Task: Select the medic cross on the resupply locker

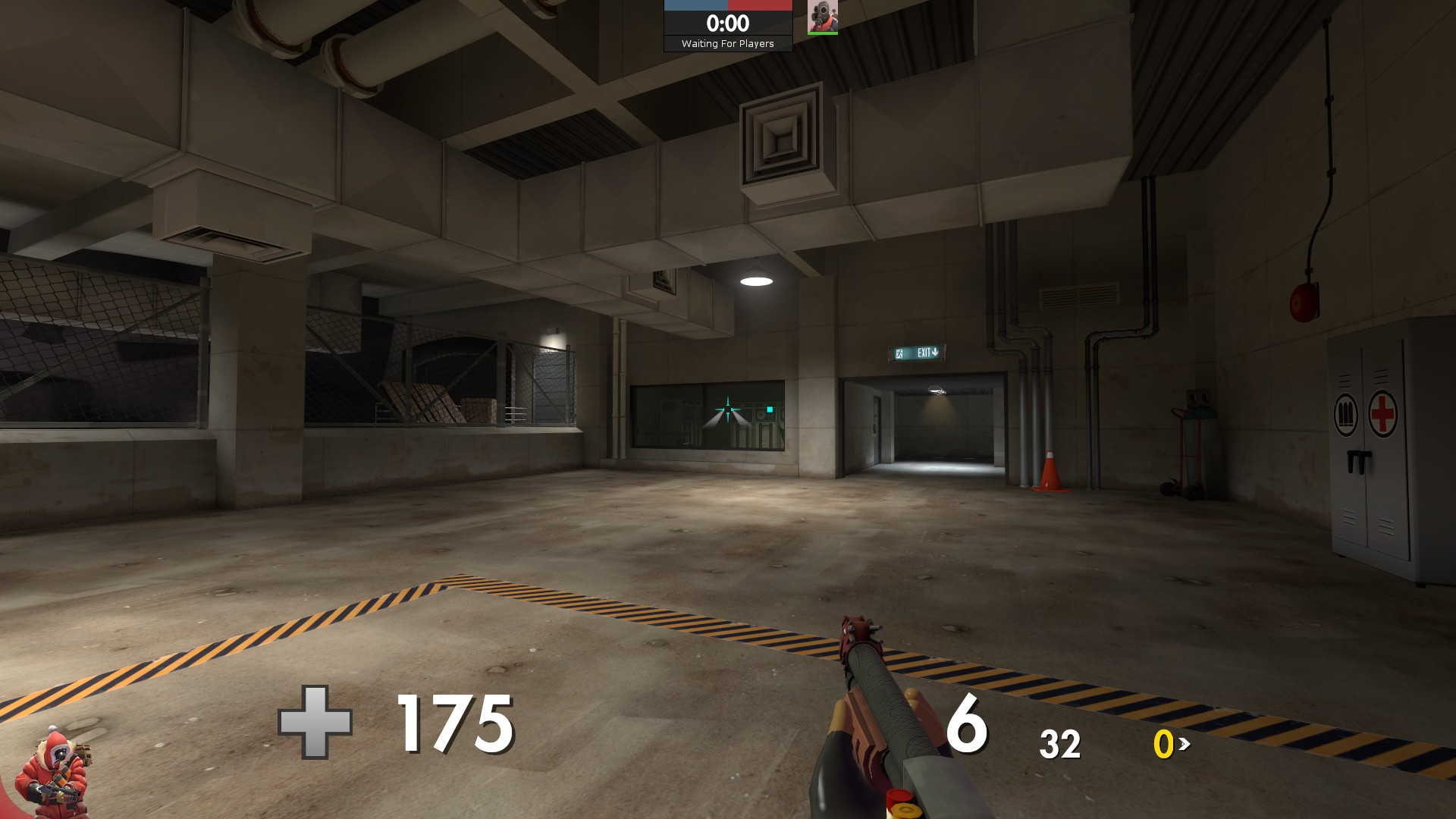Action: (1382, 414)
